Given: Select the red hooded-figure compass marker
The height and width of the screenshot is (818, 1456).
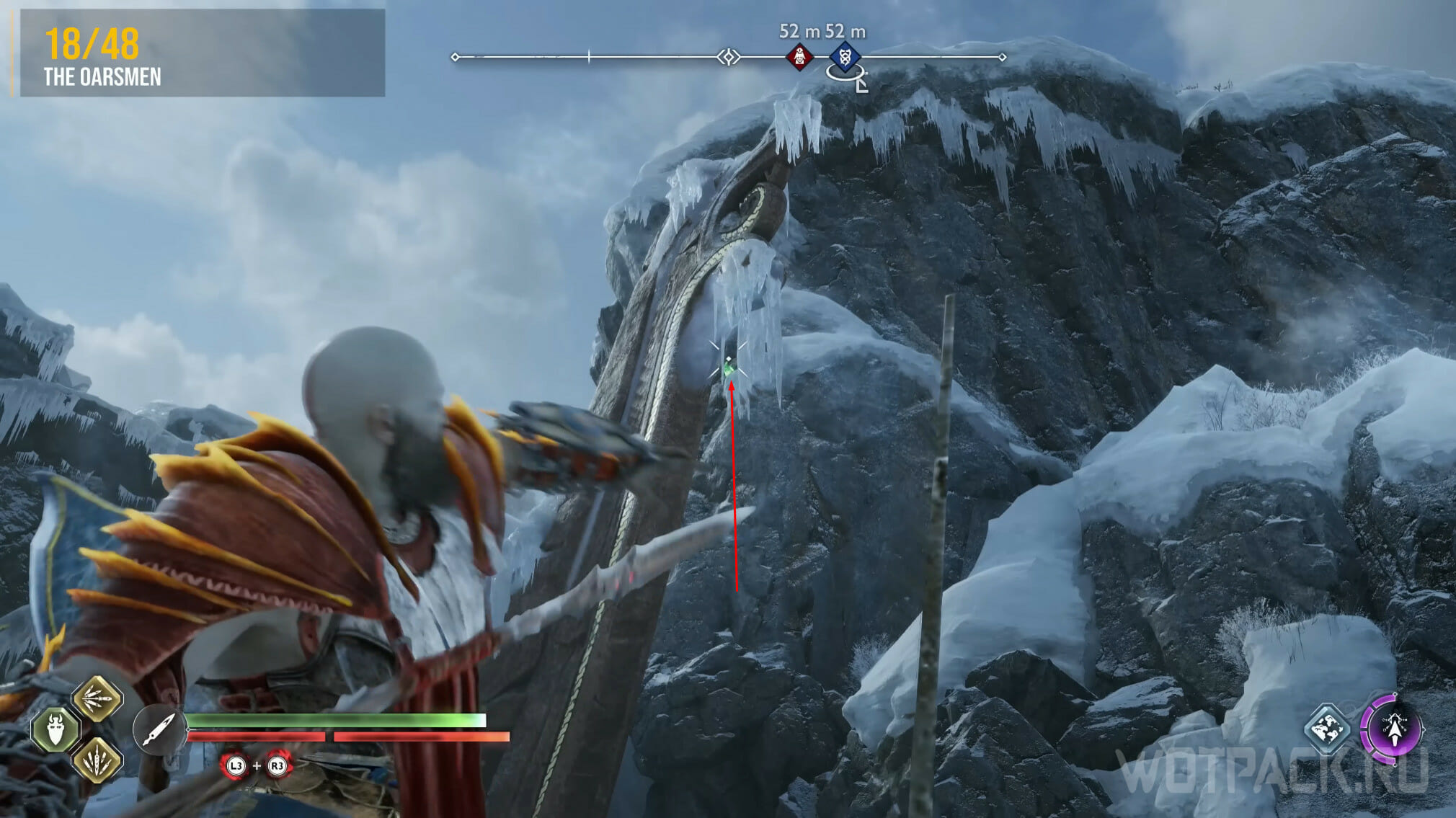Looking at the screenshot, I should click(x=799, y=56).
